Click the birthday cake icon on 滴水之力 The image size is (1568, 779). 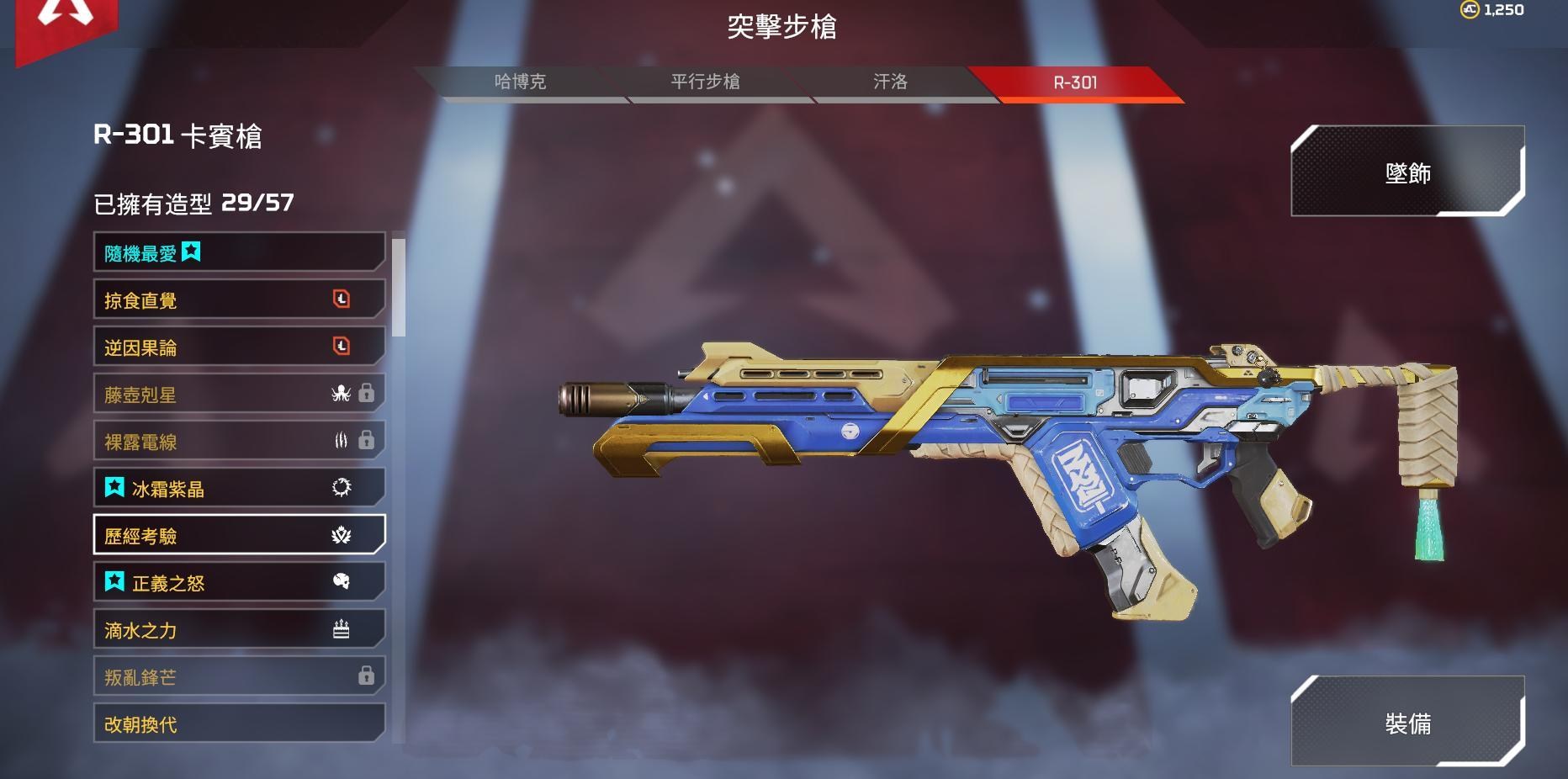pos(342,628)
